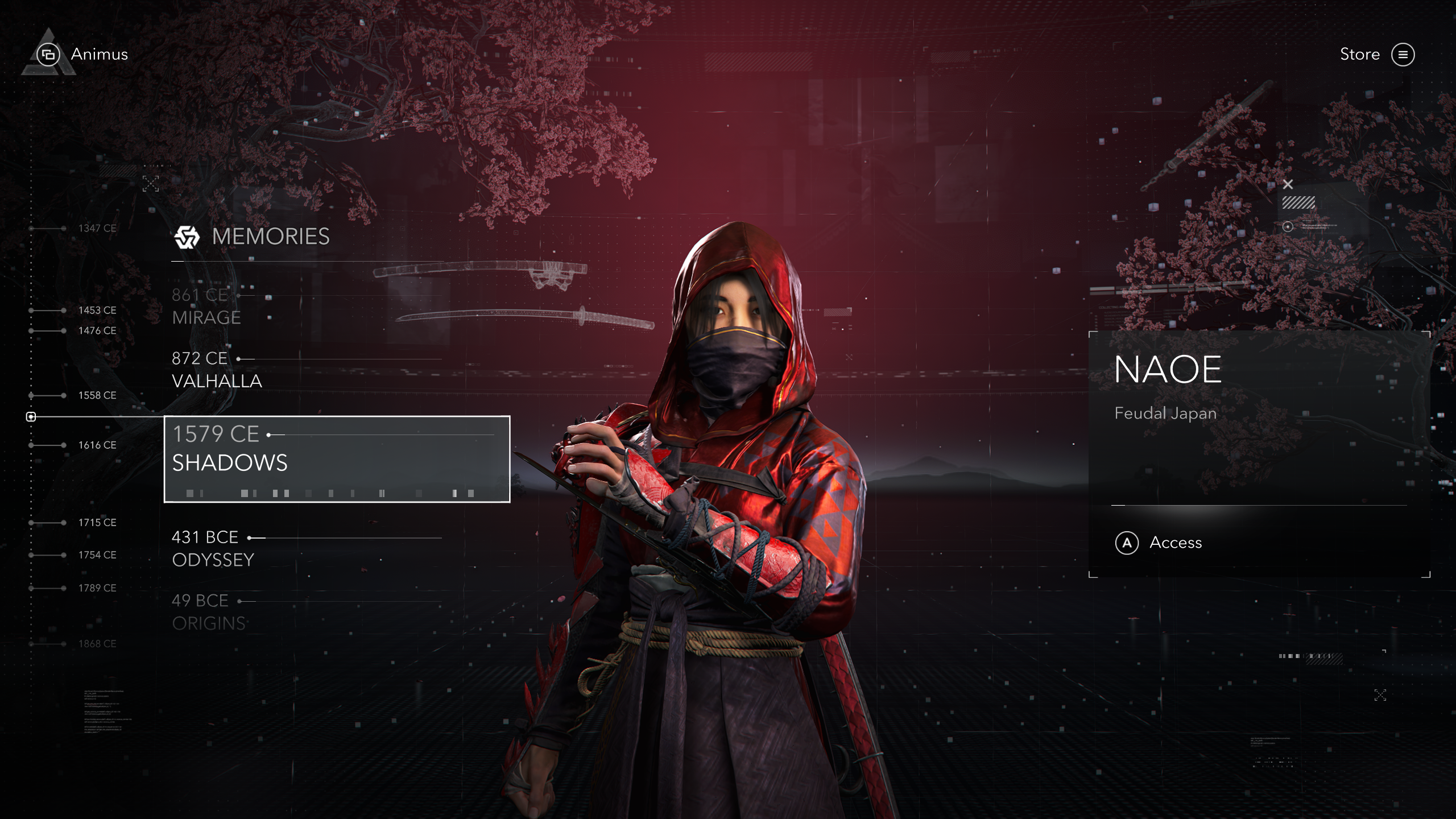Go to the 1789 CE timeline marker
1456x819 pixels.
97,588
